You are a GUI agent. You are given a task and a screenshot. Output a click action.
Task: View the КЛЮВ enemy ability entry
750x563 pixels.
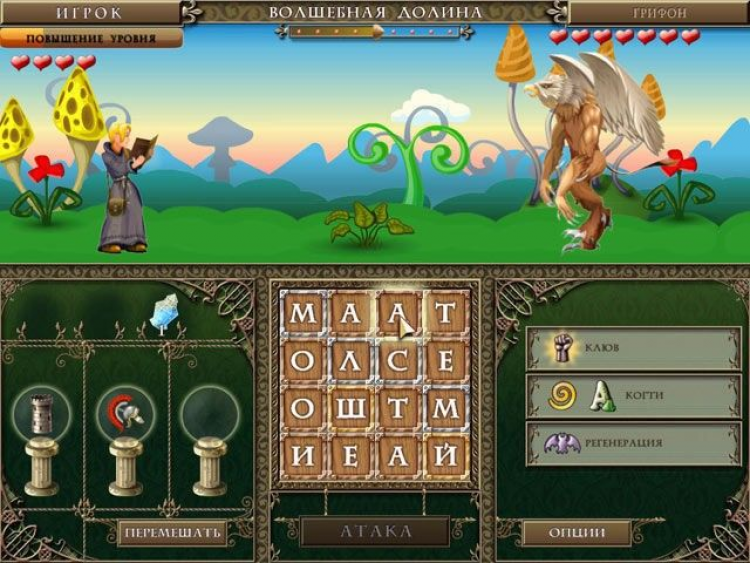(633, 349)
